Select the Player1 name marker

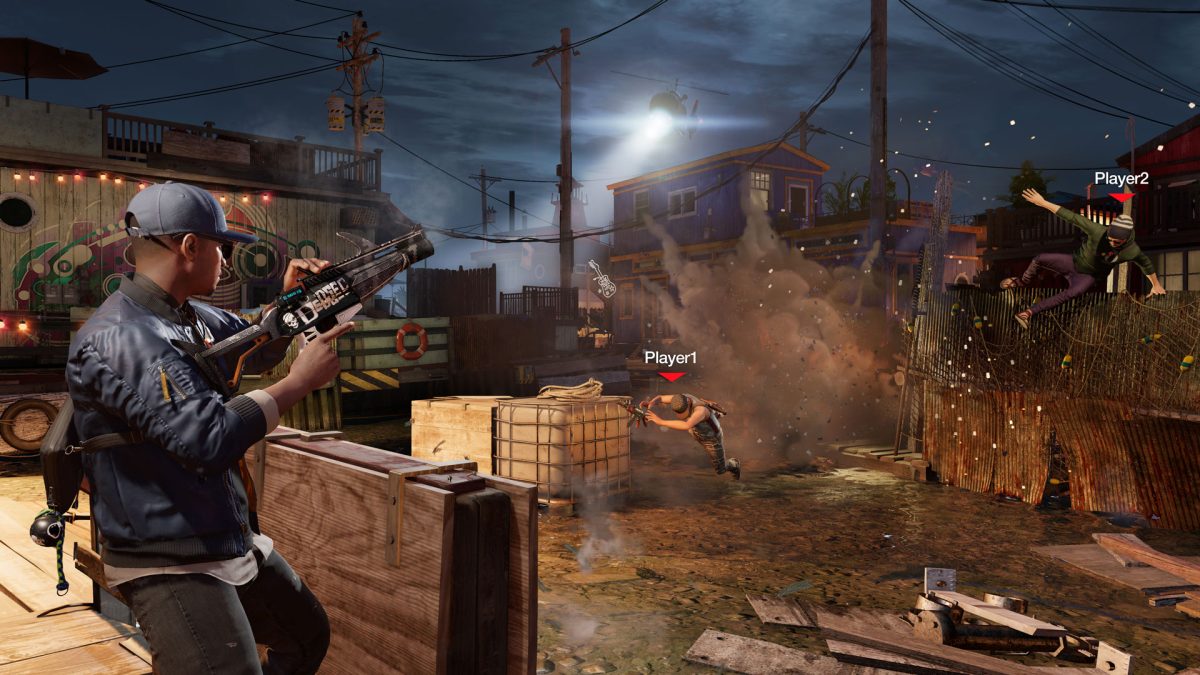pos(670,358)
